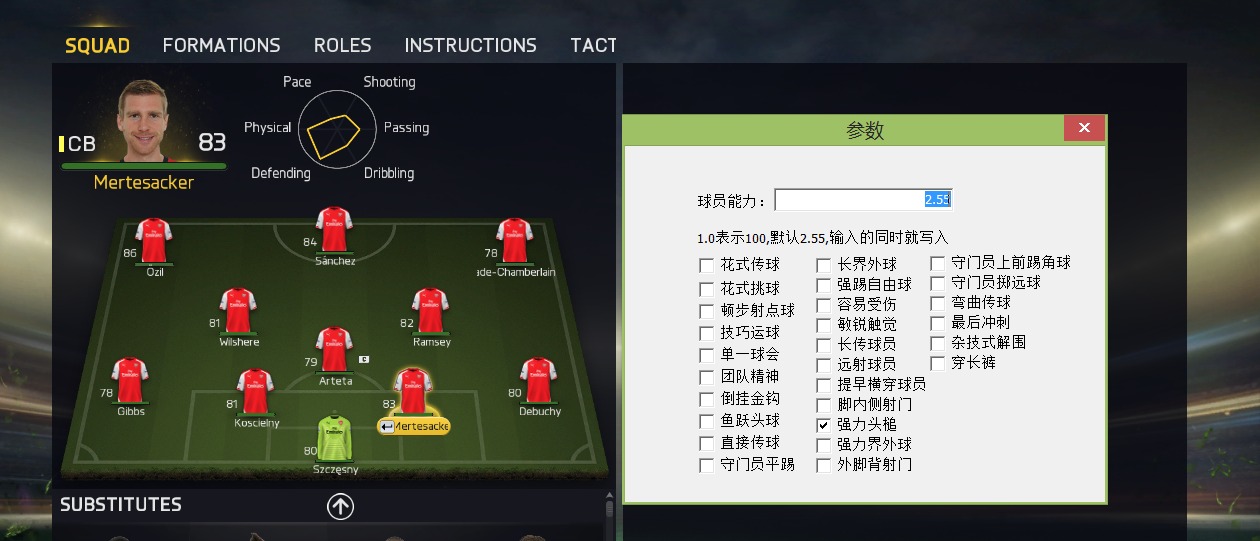Switch to the FORMATIONS tab
The image size is (1260, 541).
(221, 45)
